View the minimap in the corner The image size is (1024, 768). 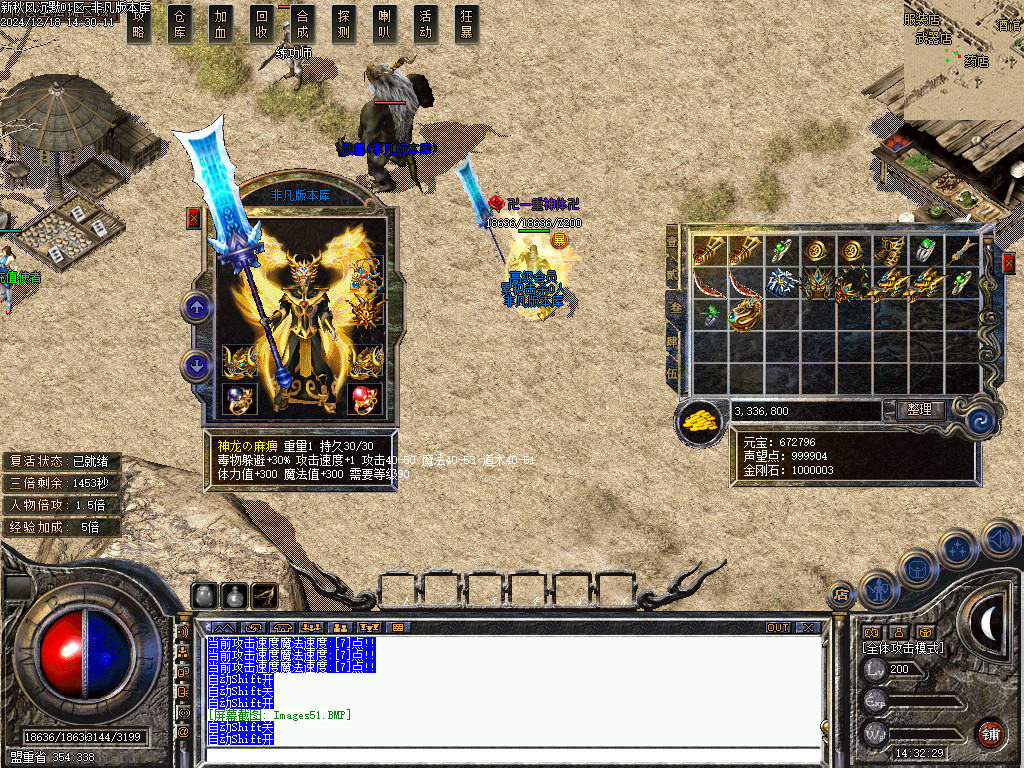963,58
